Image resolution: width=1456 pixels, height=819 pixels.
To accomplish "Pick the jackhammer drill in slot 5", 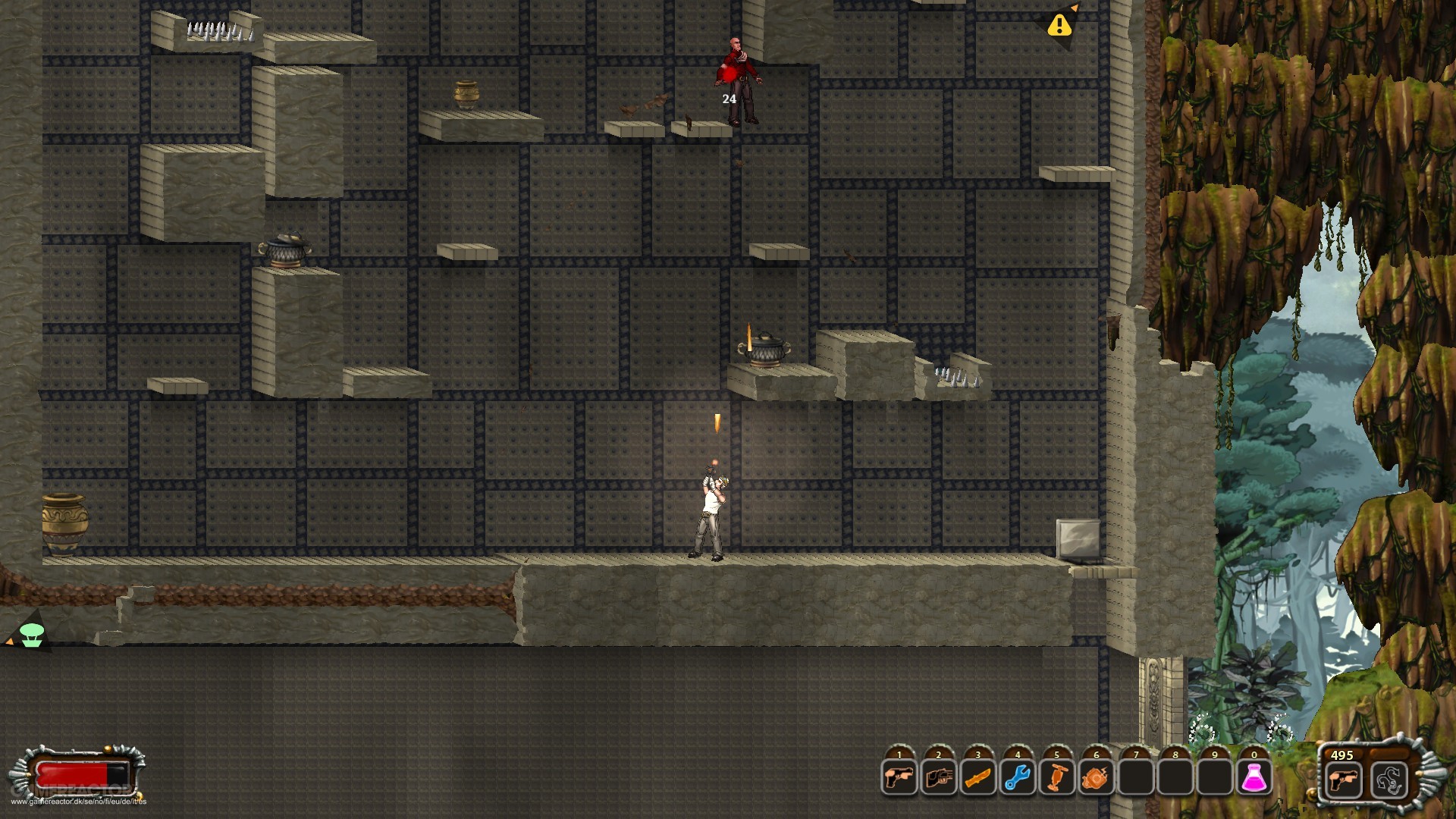I will (1057, 779).
